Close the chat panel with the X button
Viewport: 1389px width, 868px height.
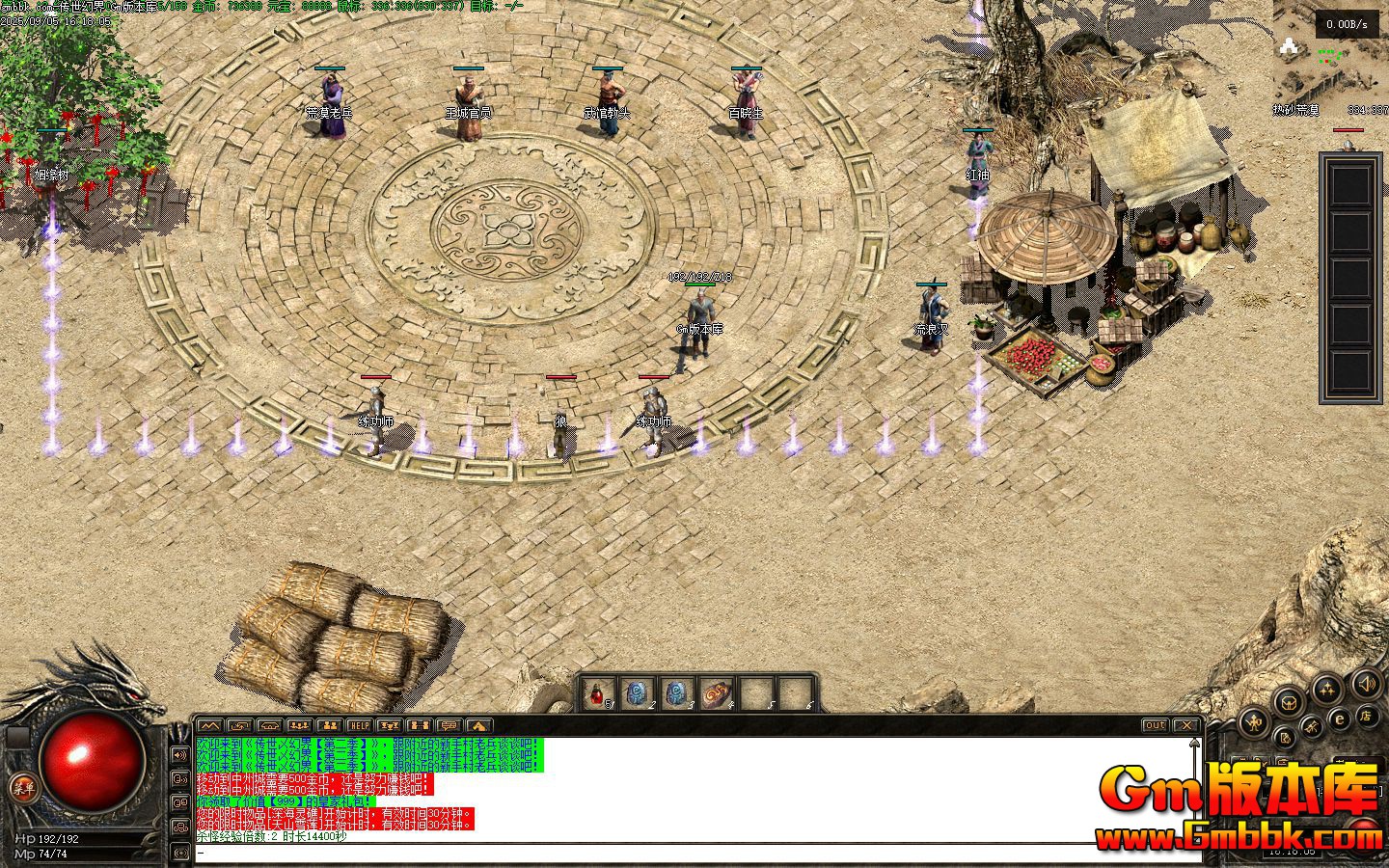pyautogui.click(x=1186, y=725)
